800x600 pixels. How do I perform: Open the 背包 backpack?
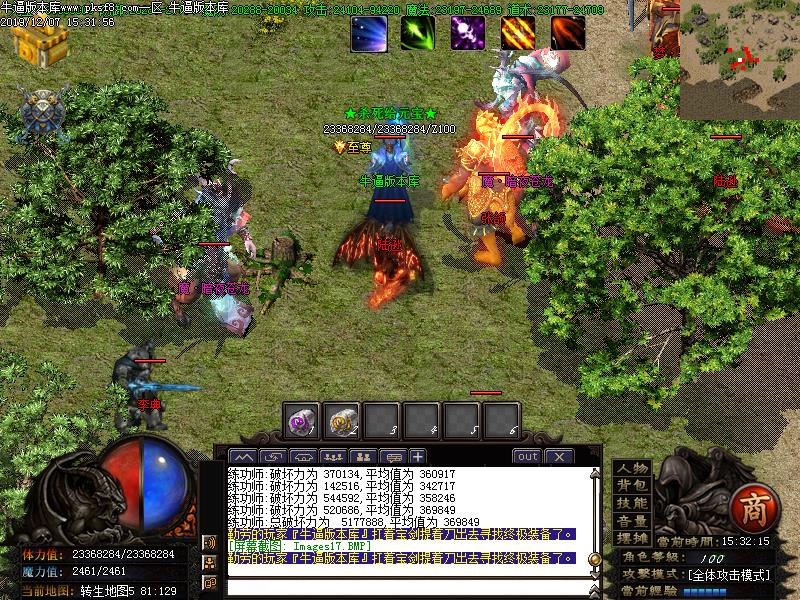pos(632,486)
